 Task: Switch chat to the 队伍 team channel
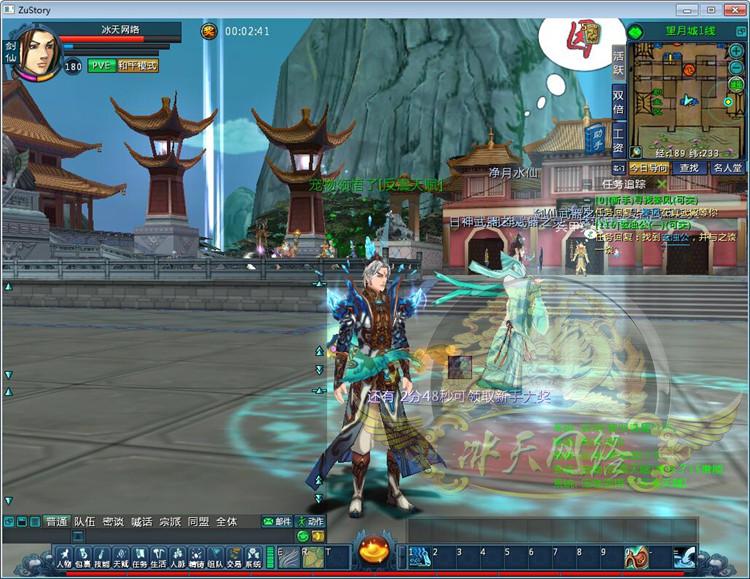[x=85, y=521]
